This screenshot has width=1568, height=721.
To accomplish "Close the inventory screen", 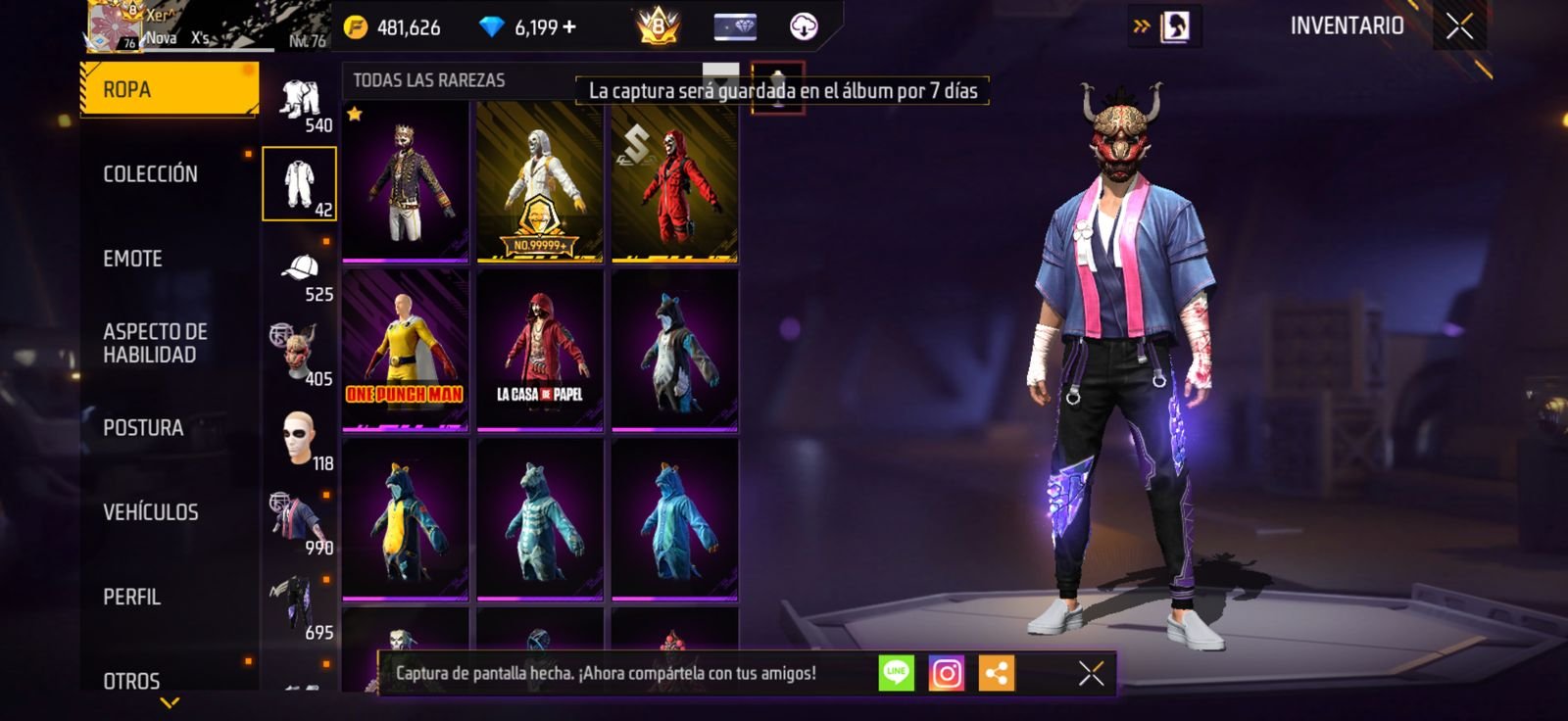I will coord(1459,27).
